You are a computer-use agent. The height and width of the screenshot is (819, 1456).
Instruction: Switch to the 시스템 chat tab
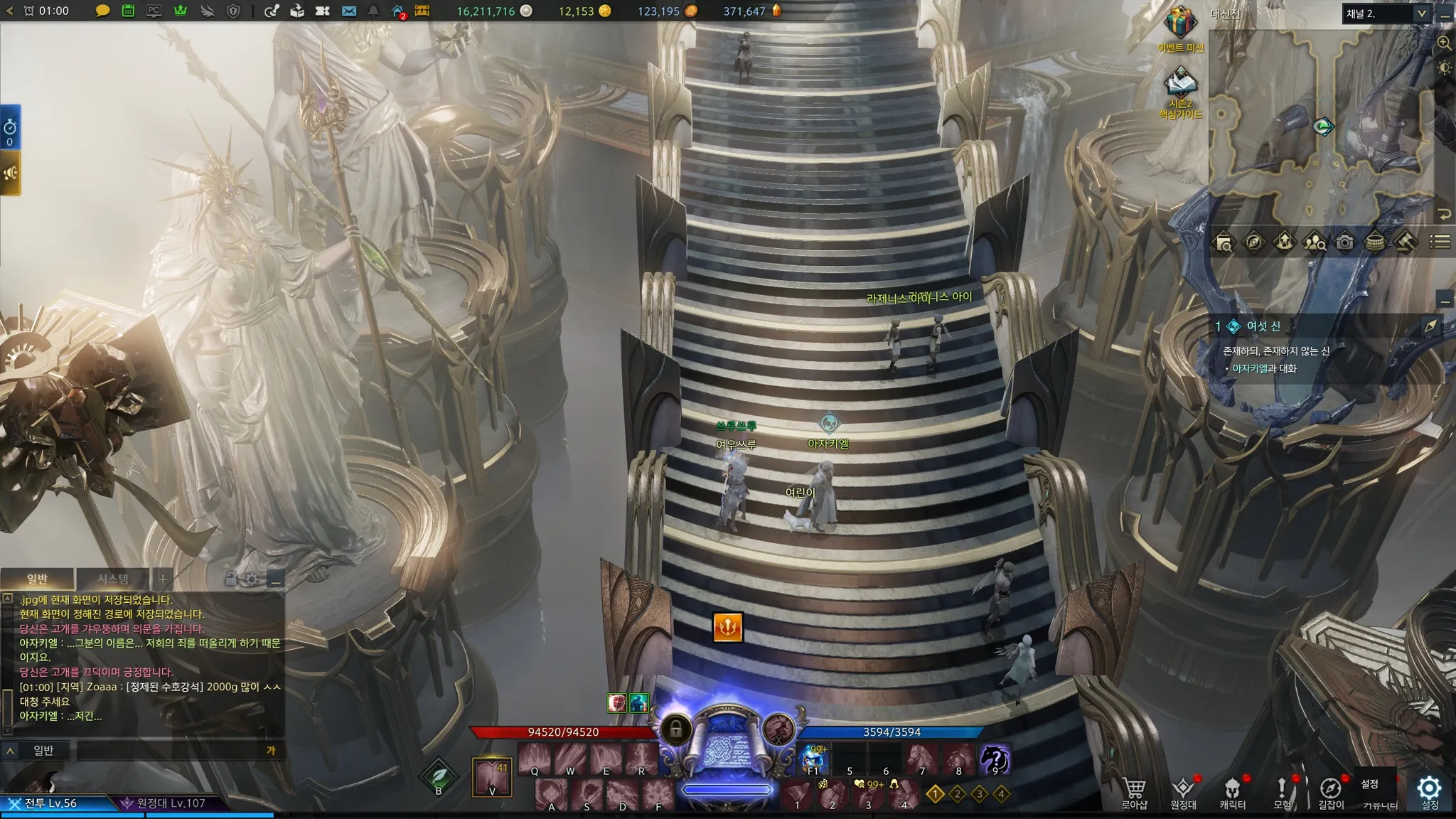(113, 579)
